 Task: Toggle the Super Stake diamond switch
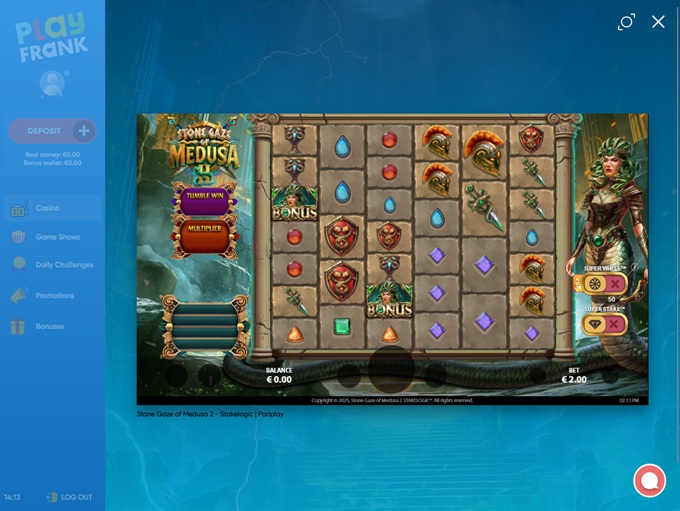pyautogui.click(x=603, y=325)
